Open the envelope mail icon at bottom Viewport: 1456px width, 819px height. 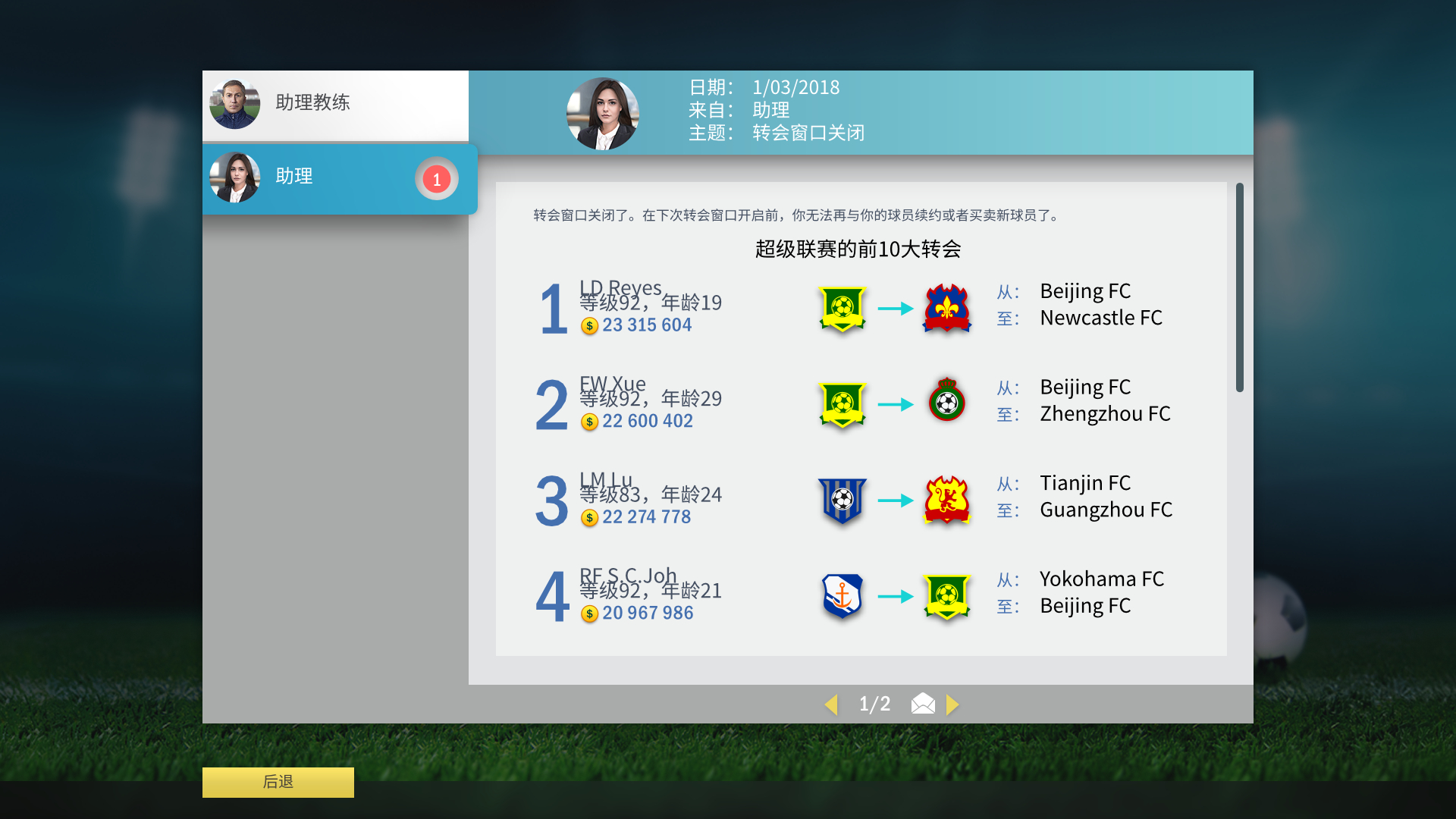[922, 704]
